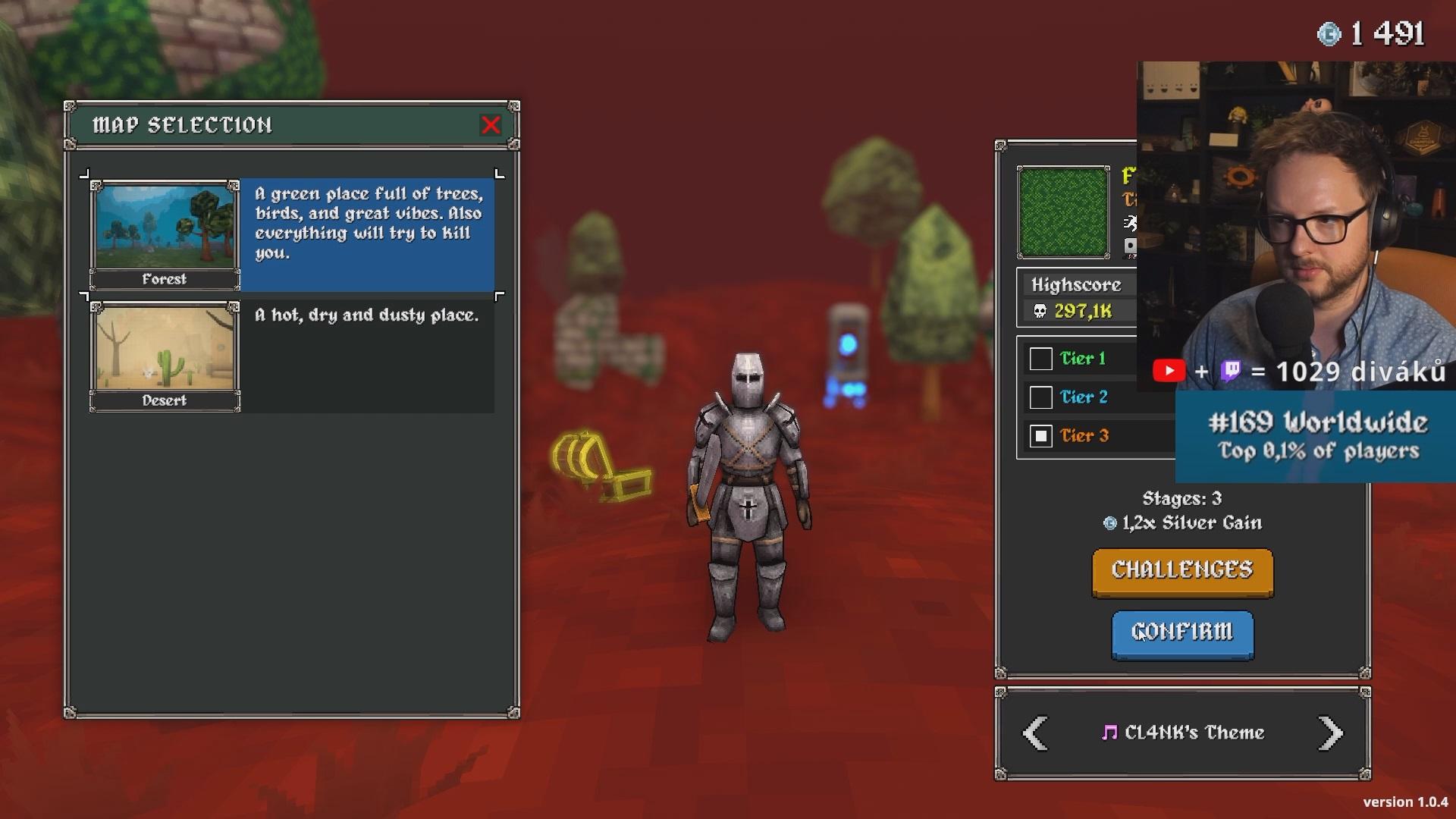The height and width of the screenshot is (819, 1456).
Task: Choose the Desert map
Action: (165, 355)
